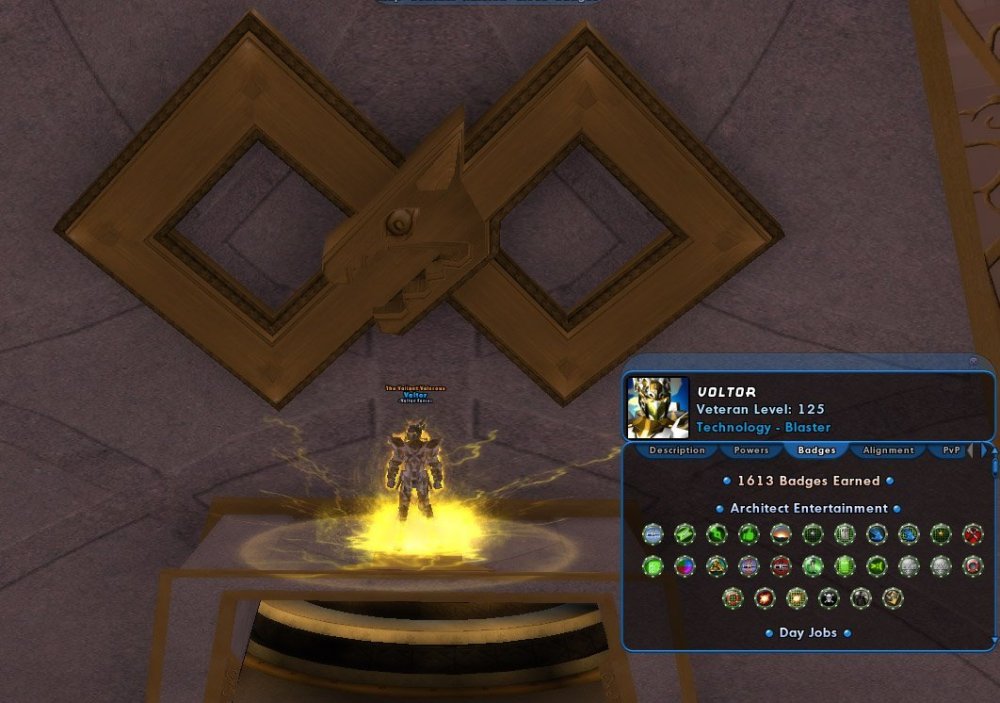Select the rainbow-colored badge
Image resolution: width=1000 pixels, height=703 pixels.
click(684, 566)
